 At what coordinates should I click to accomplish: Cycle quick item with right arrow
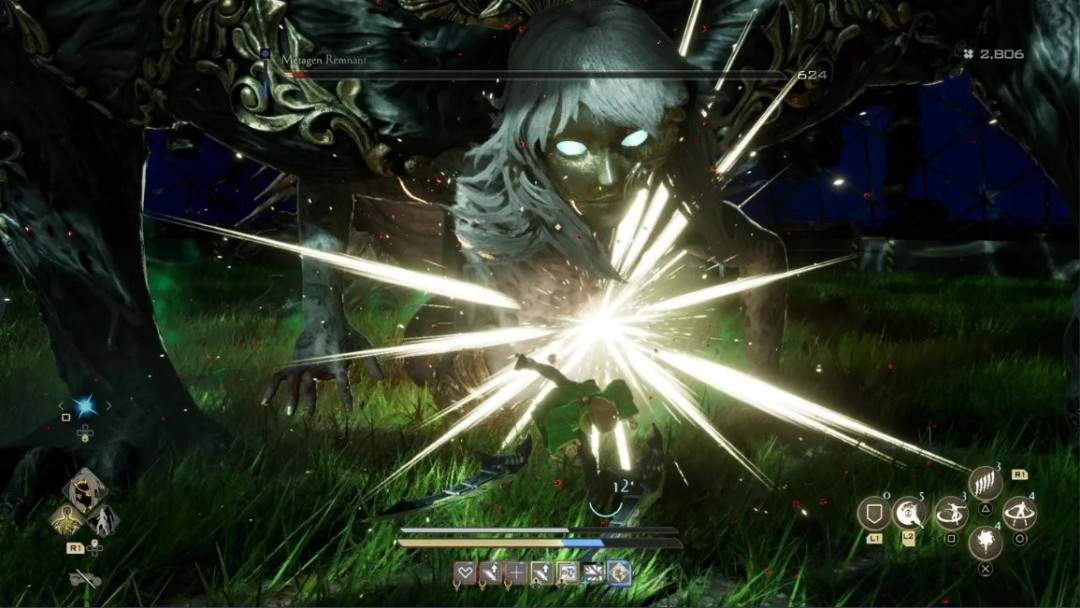click(107, 406)
